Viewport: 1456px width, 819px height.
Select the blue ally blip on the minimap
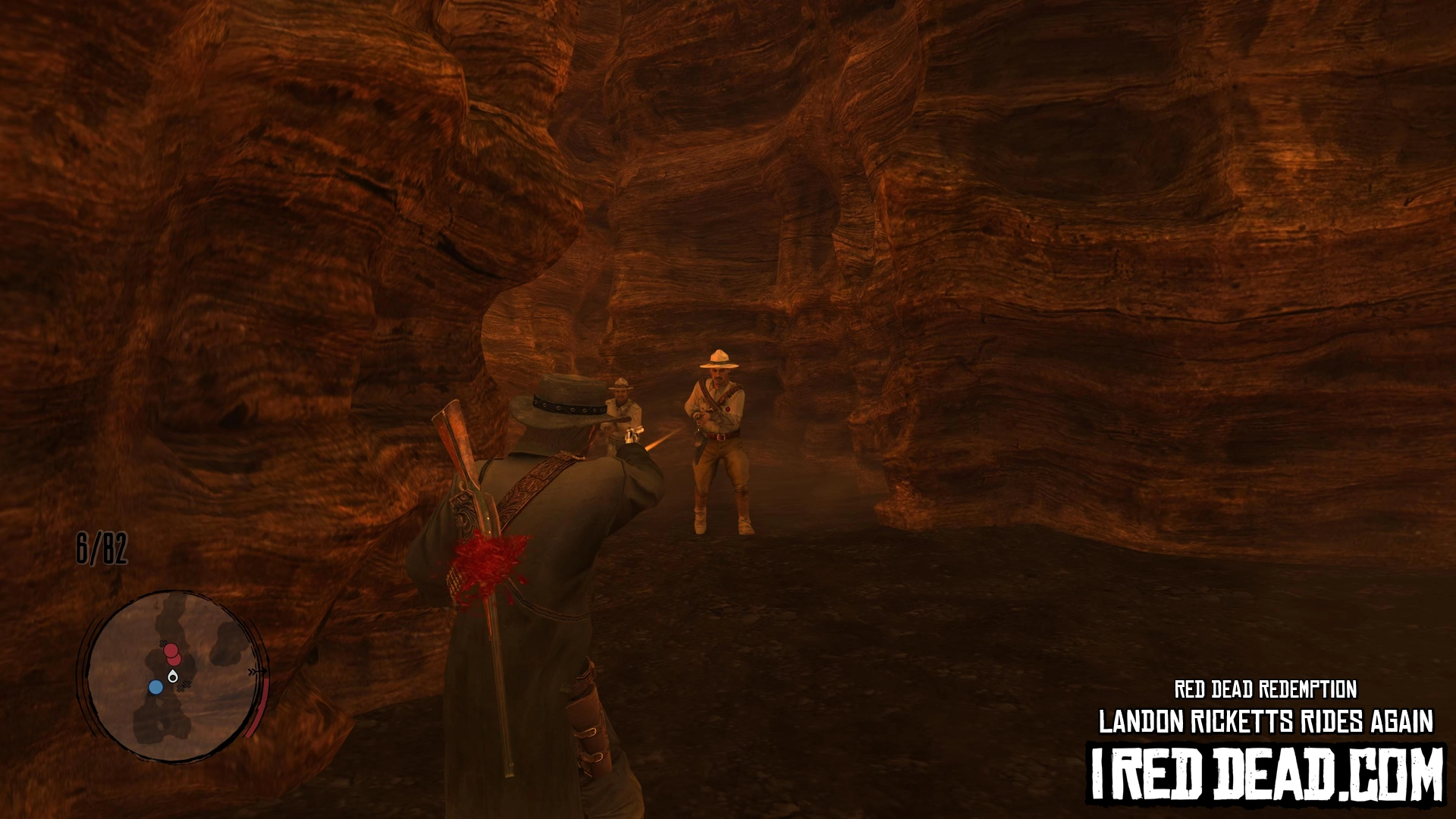tap(155, 687)
